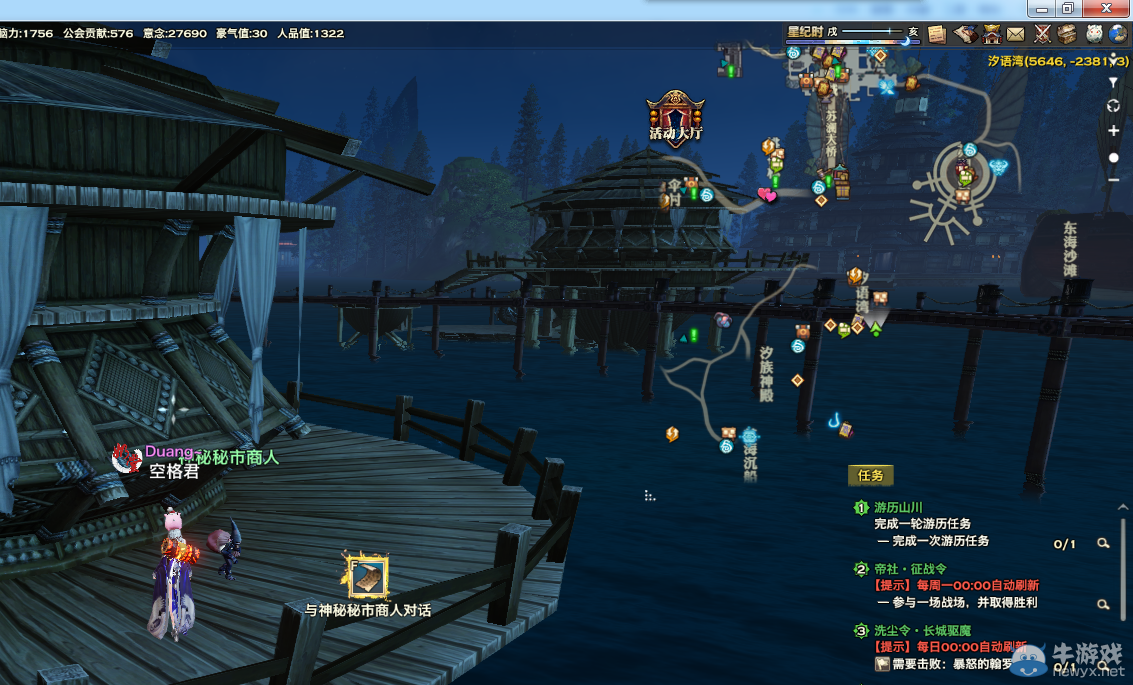This screenshot has height=685, width=1133.
Task: Open the white tiger pet icon
Action: pyautogui.click(x=1094, y=34)
